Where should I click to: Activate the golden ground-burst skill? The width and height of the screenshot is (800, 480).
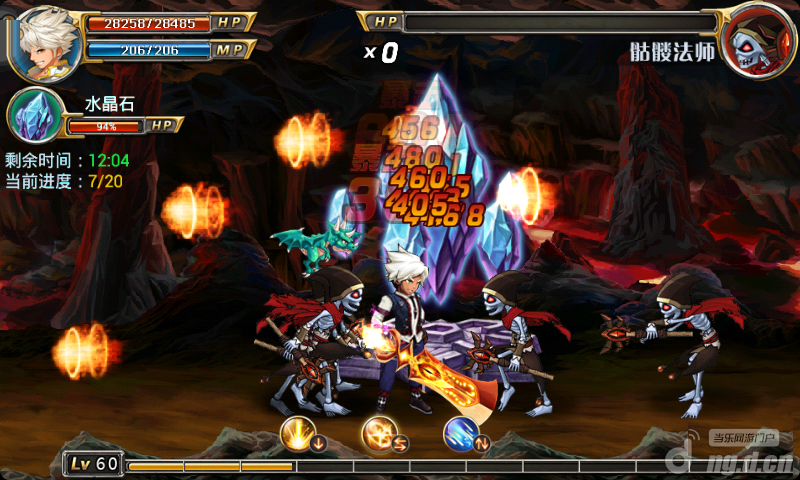coord(297,432)
